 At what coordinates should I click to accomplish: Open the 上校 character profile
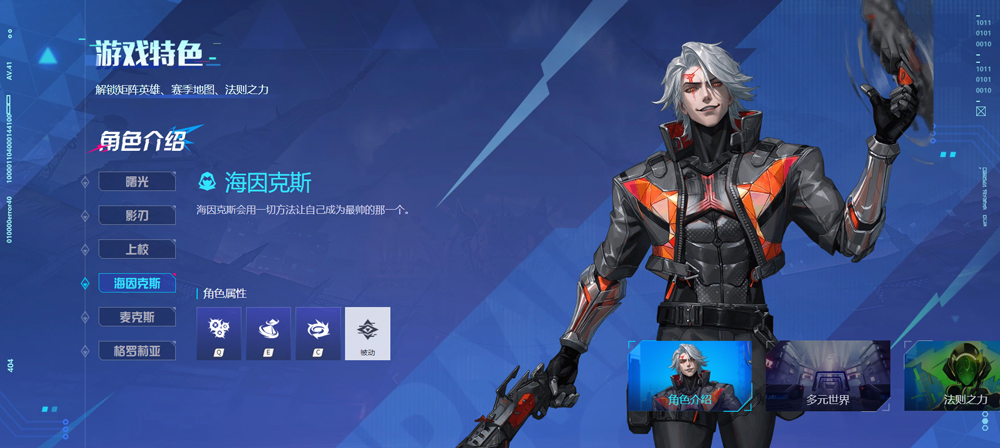pyautogui.click(x=137, y=250)
